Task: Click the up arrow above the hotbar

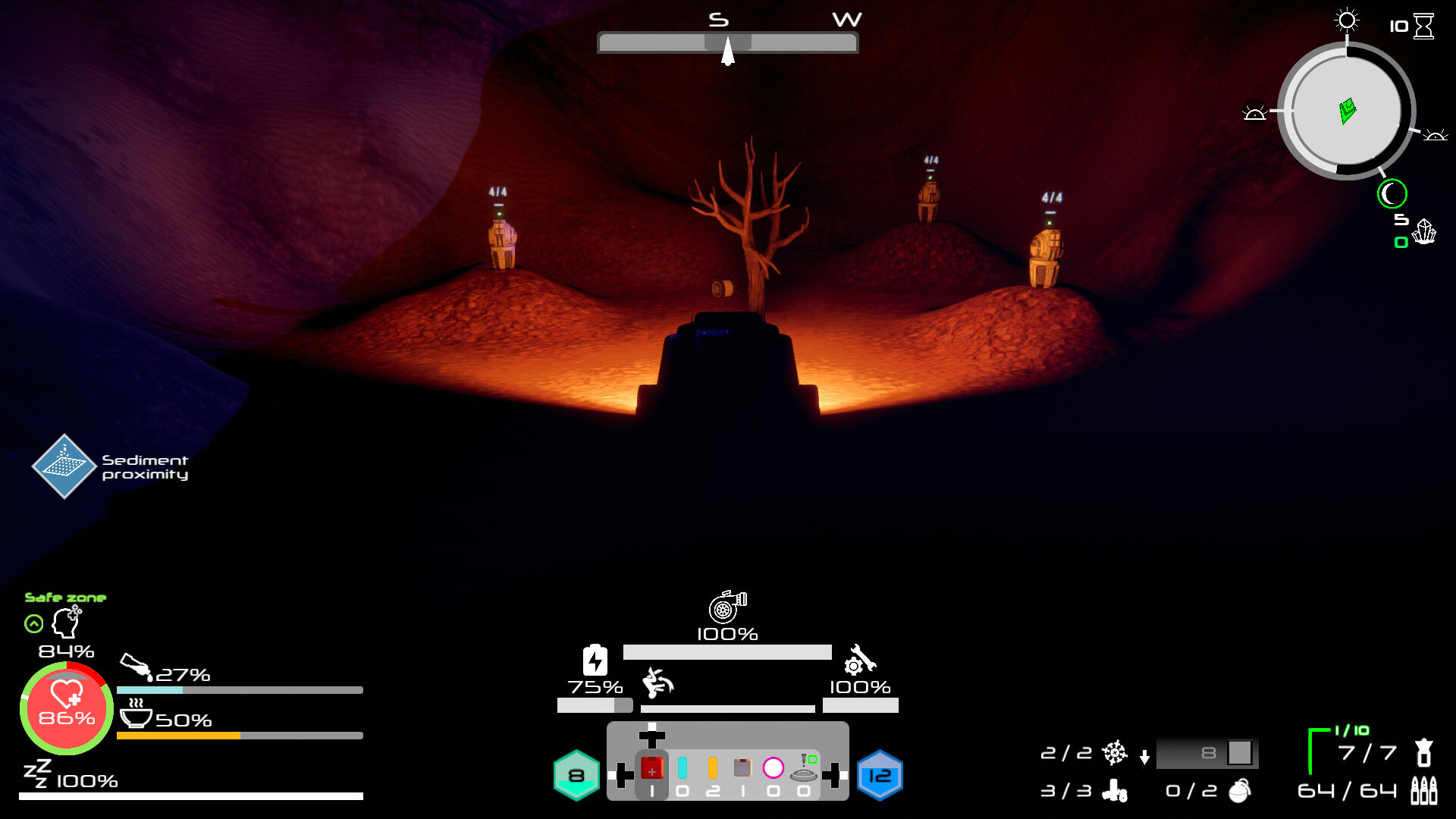Action: pyautogui.click(x=652, y=736)
